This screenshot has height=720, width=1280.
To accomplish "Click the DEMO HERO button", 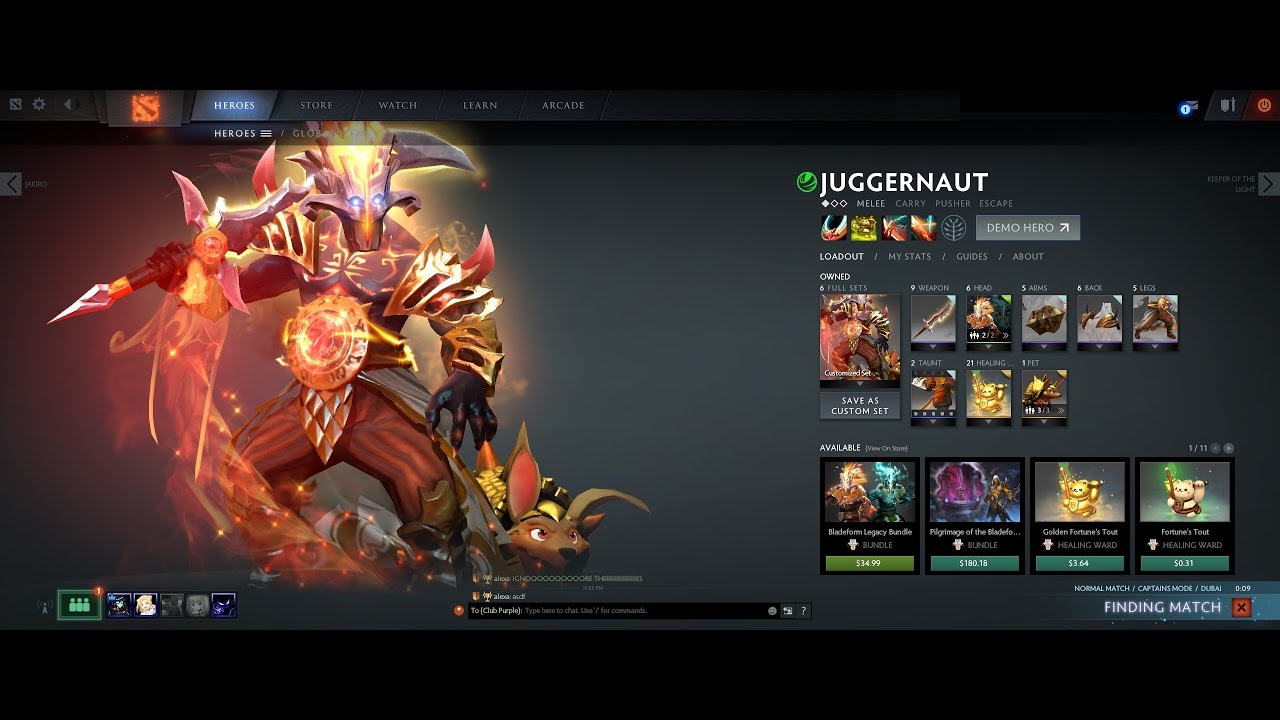I will (1026, 228).
